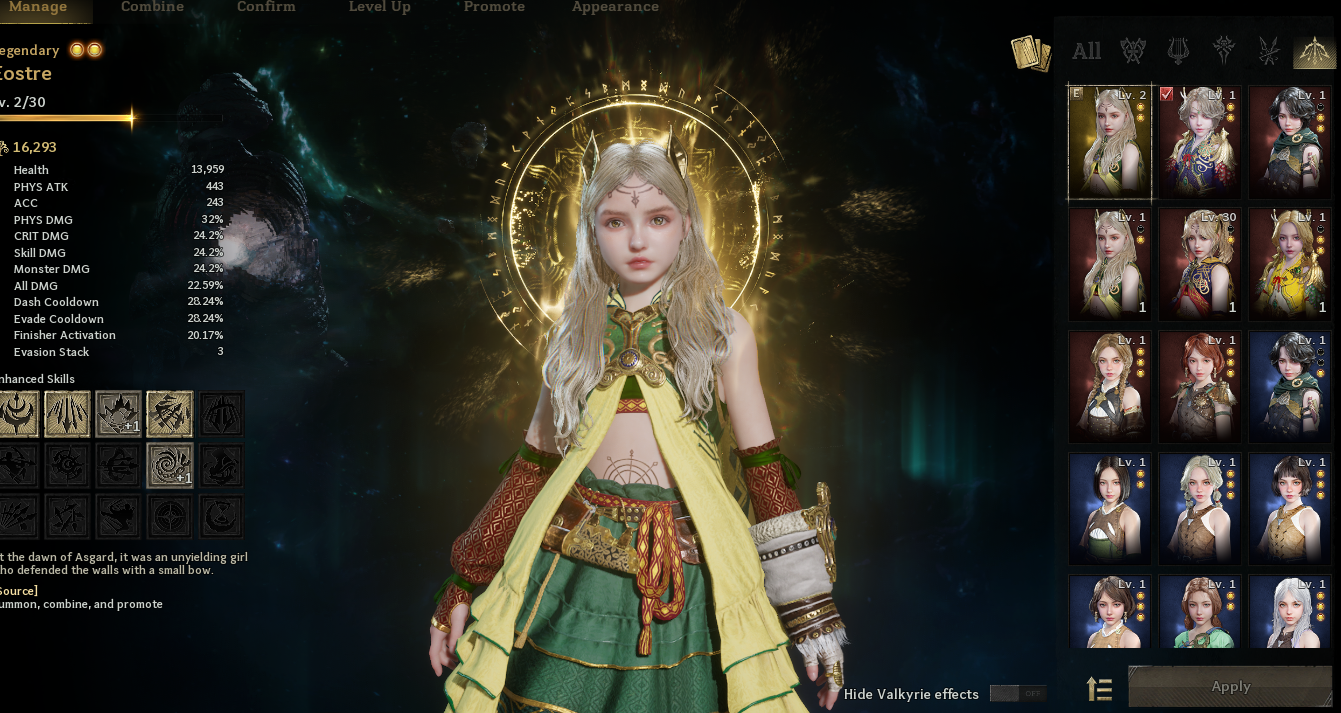Open the Confirm tab
1341x713 pixels.
tap(266, 8)
